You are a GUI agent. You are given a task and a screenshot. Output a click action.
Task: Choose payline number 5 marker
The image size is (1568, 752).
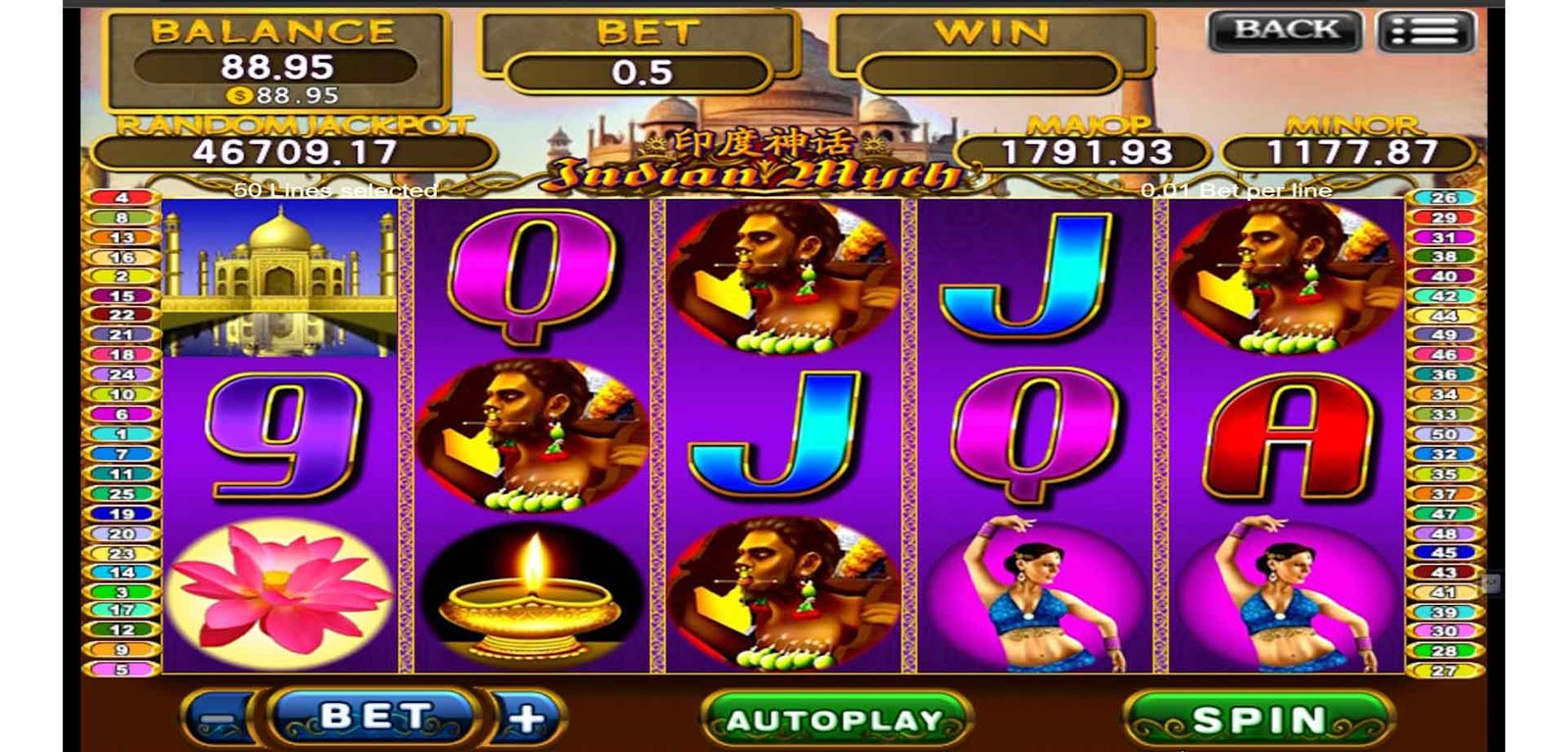pyautogui.click(x=122, y=670)
